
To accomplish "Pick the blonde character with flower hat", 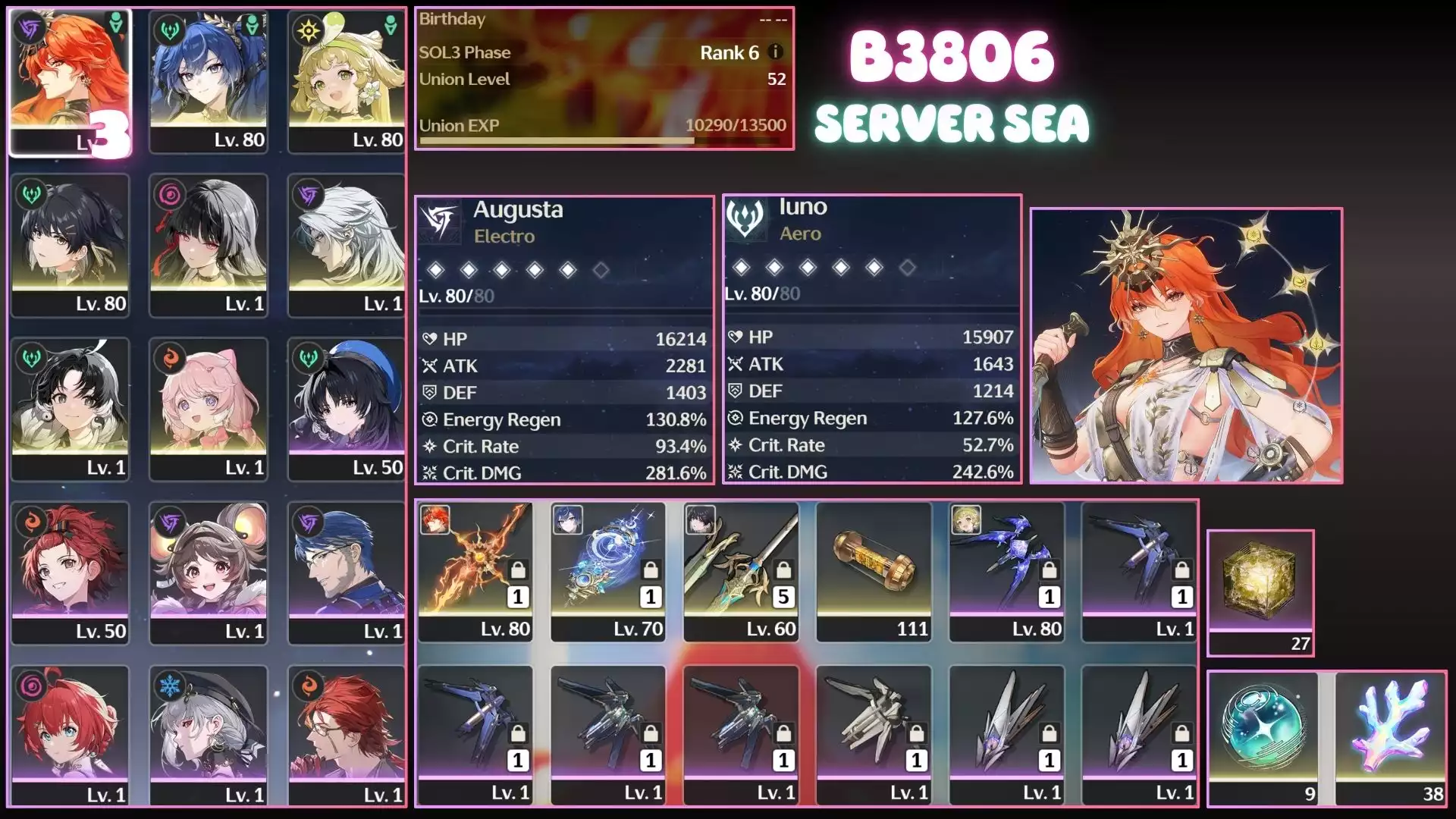I will click(x=347, y=82).
